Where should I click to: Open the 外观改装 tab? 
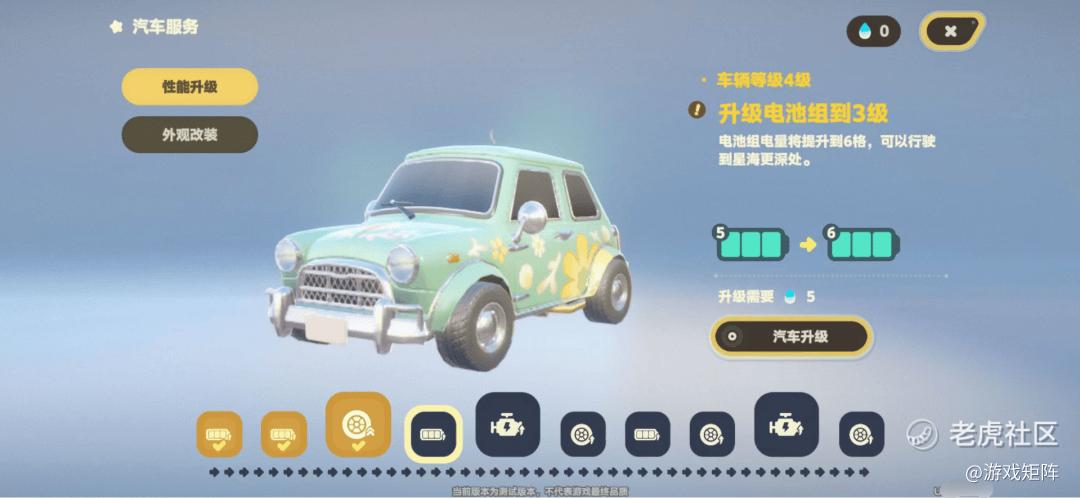coord(190,135)
